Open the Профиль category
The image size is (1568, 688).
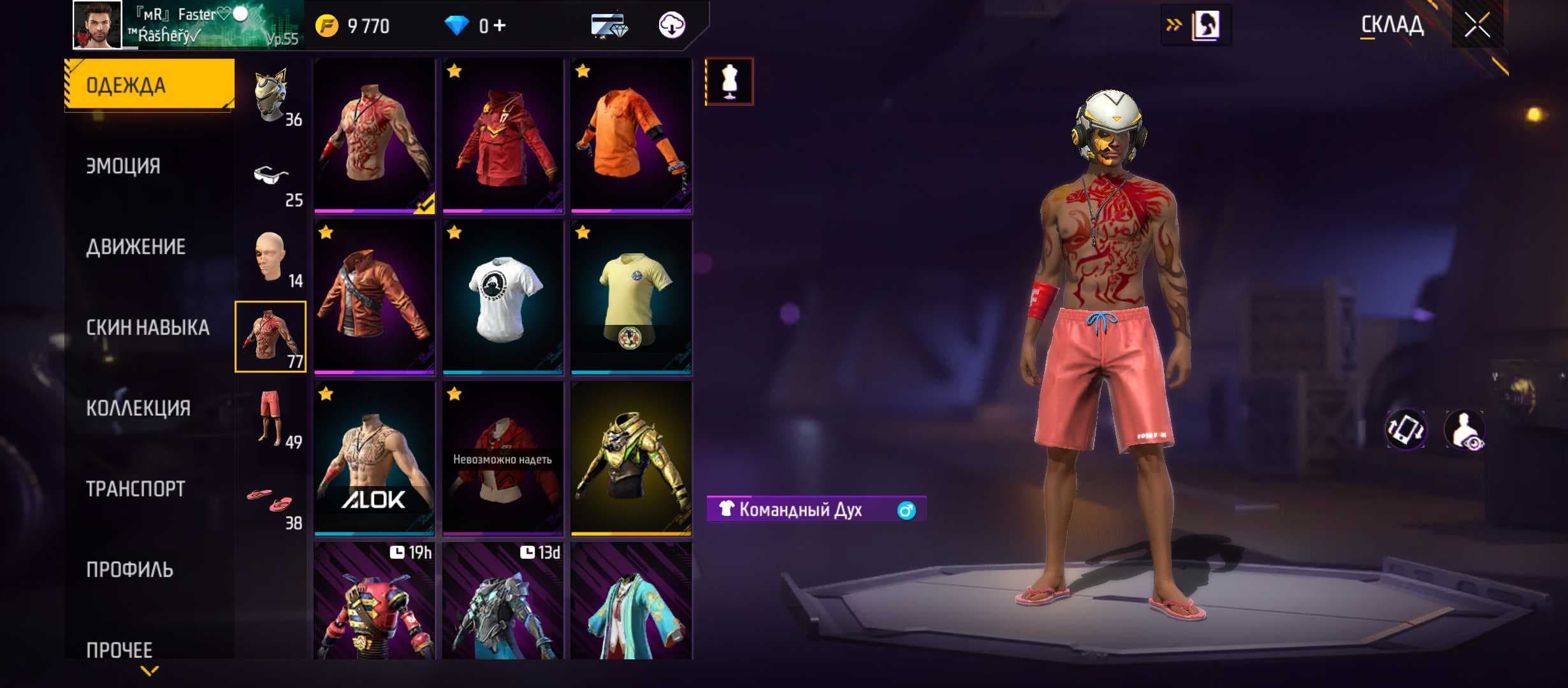pyautogui.click(x=129, y=570)
